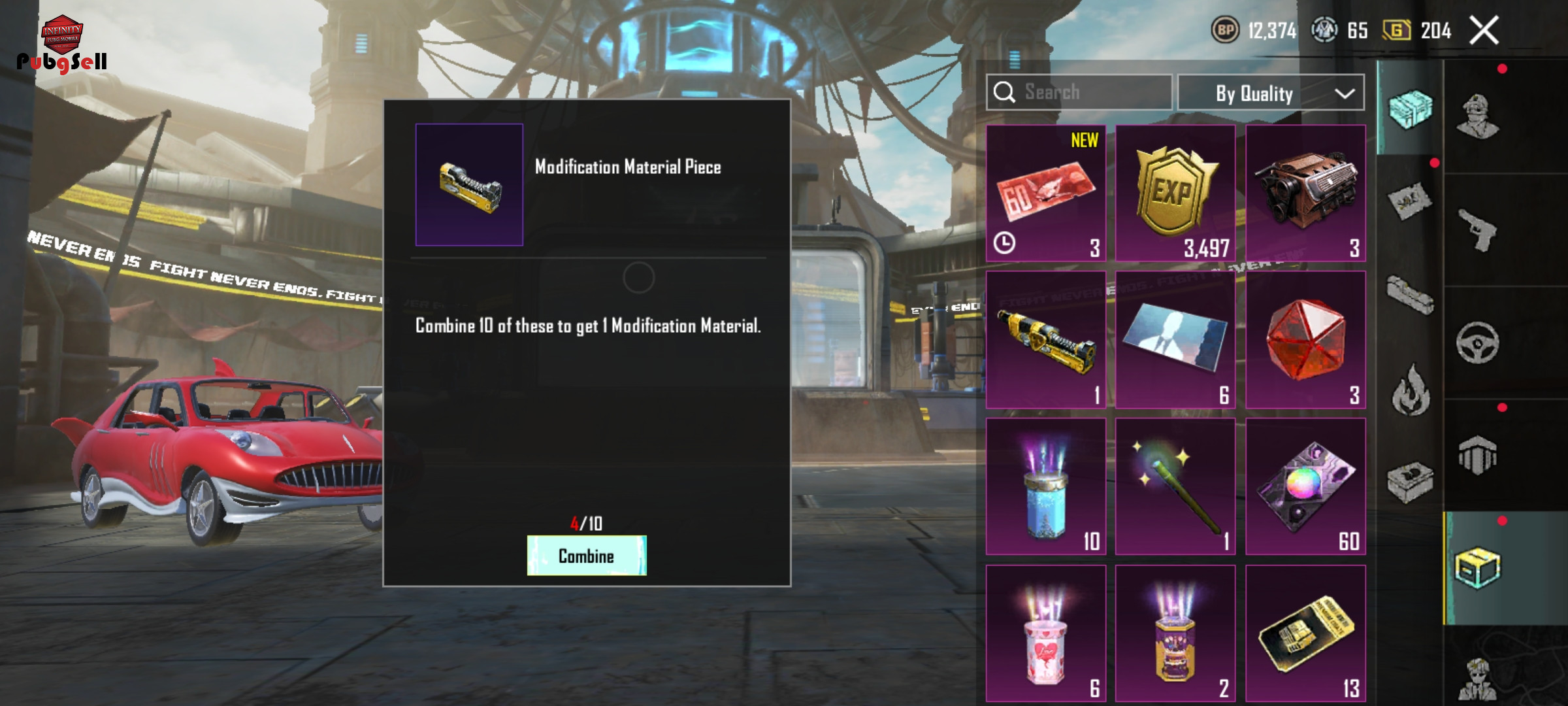
Task: Combine the Modification Material Pieces
Action: 586,556
